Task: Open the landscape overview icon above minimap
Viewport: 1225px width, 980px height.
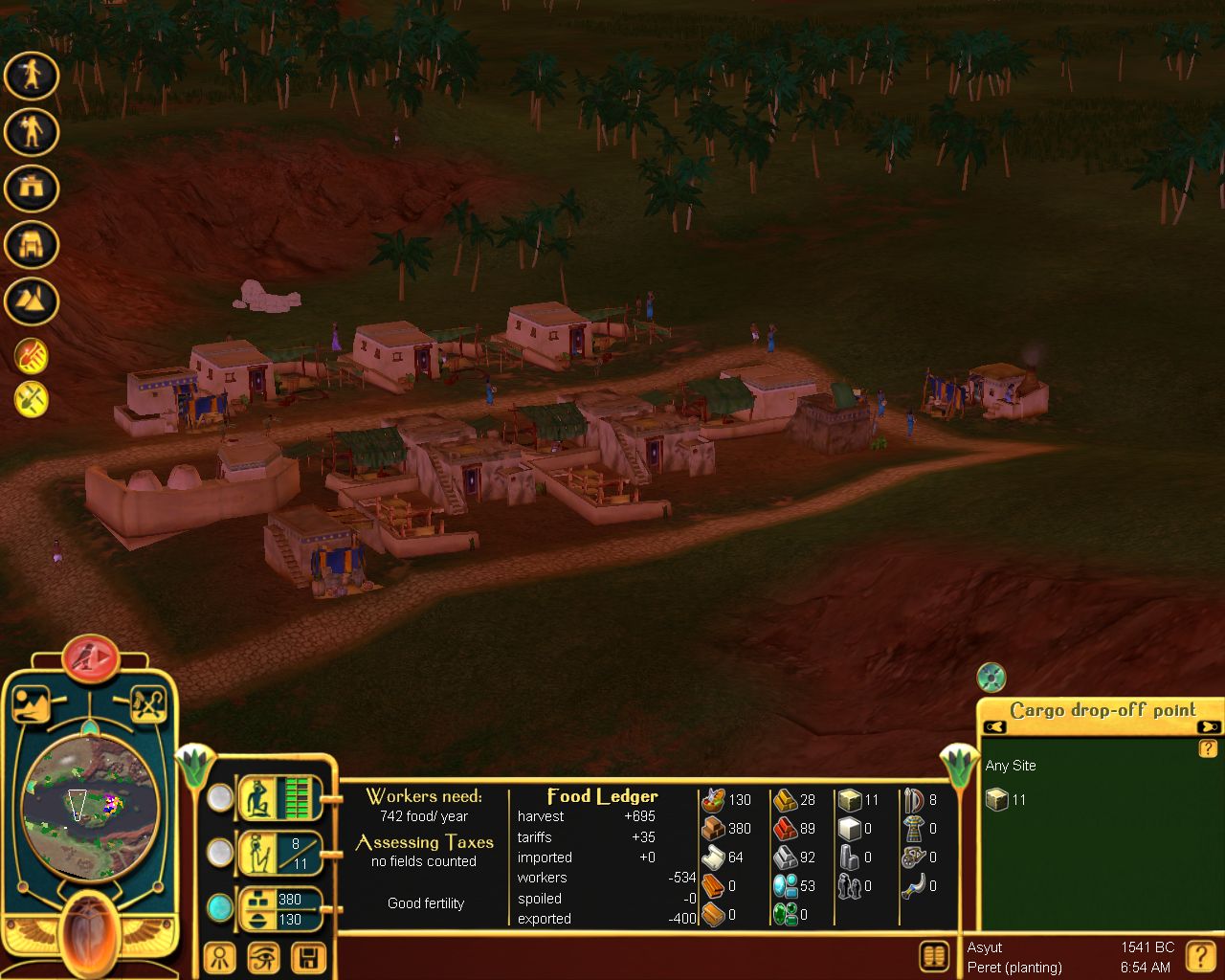Action: coord(32,705)
